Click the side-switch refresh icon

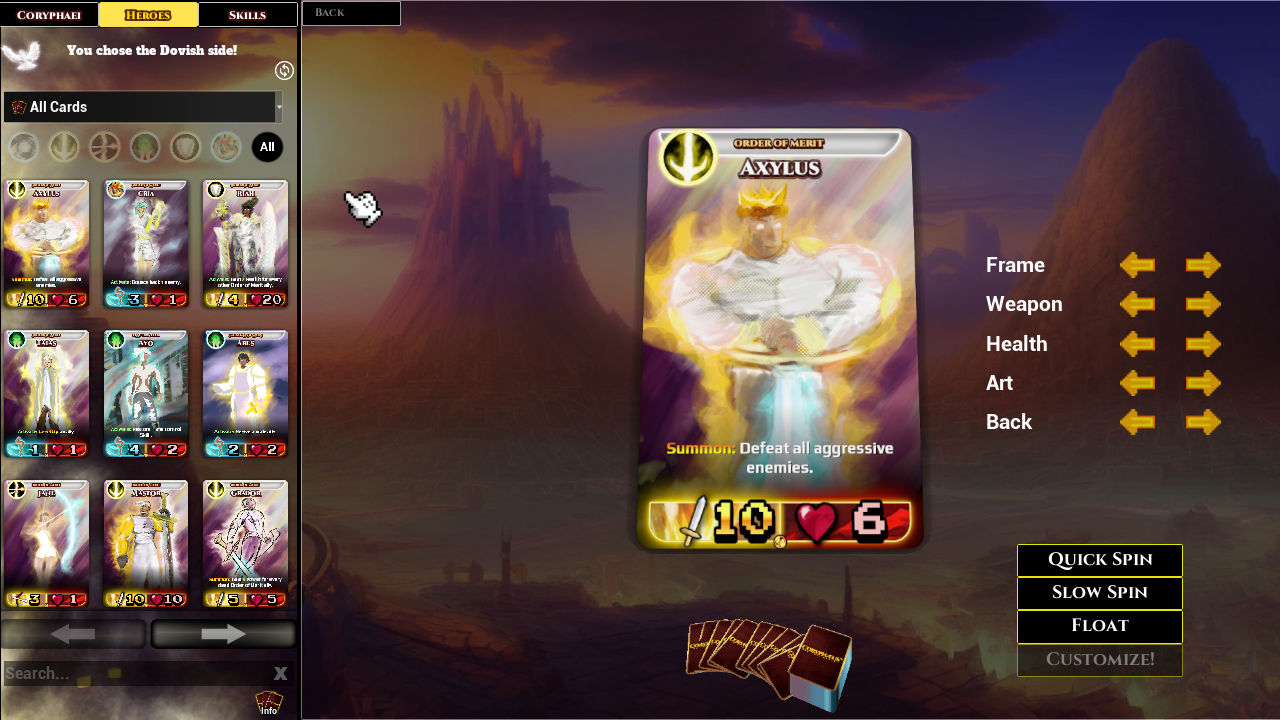coord(283,70)
